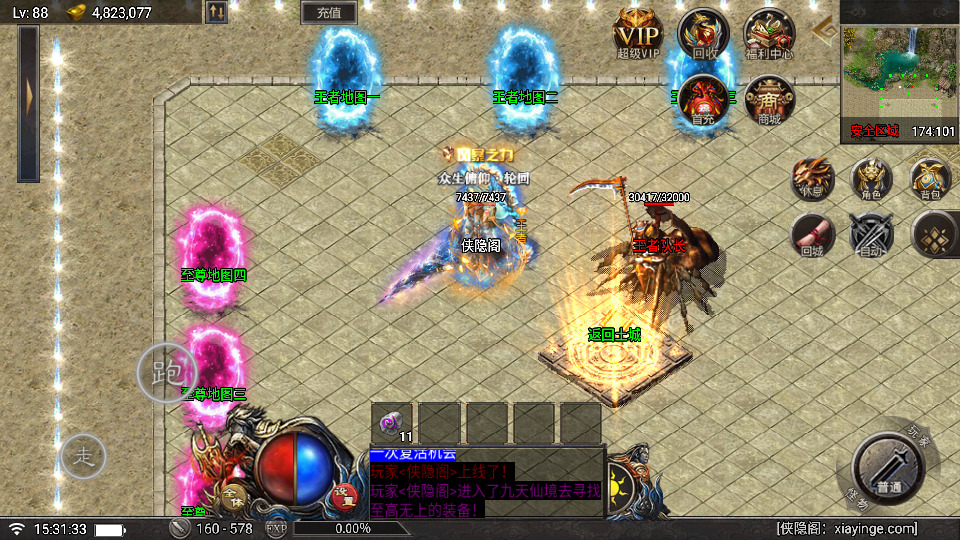Image resolution: width=960 pixels, height=540 pixels.
Task: Select the purple swirl stone hotbar slot
Action: pyautogui.click(x=392, y=421)
